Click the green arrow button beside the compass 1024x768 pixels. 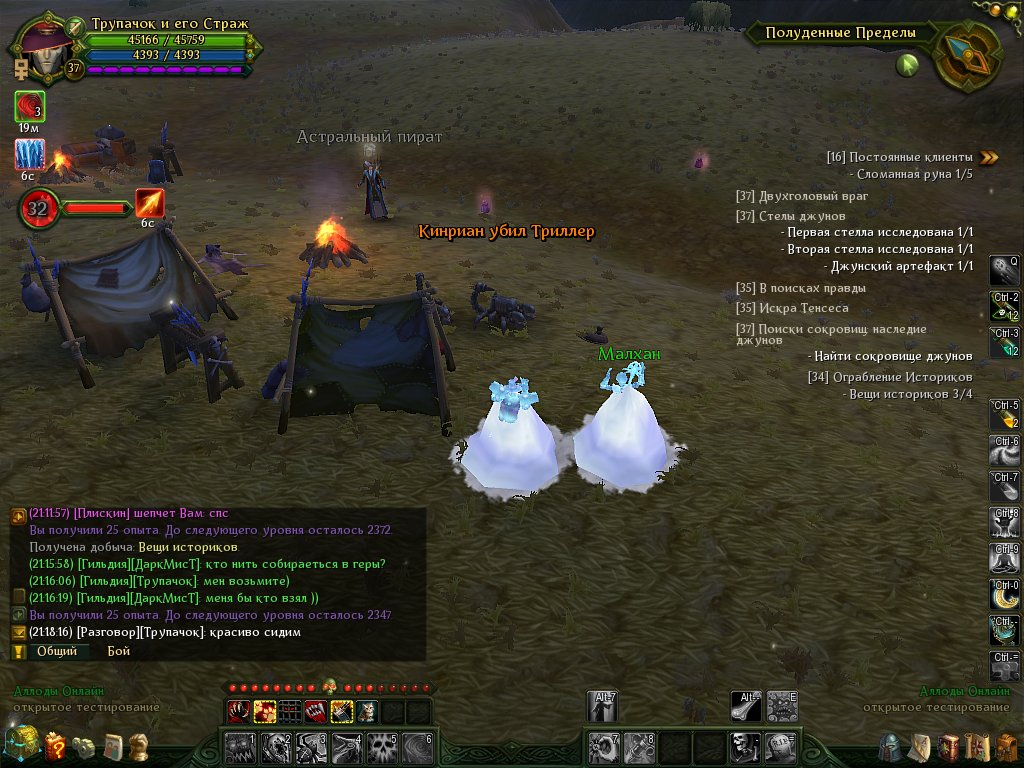point(908,66)
